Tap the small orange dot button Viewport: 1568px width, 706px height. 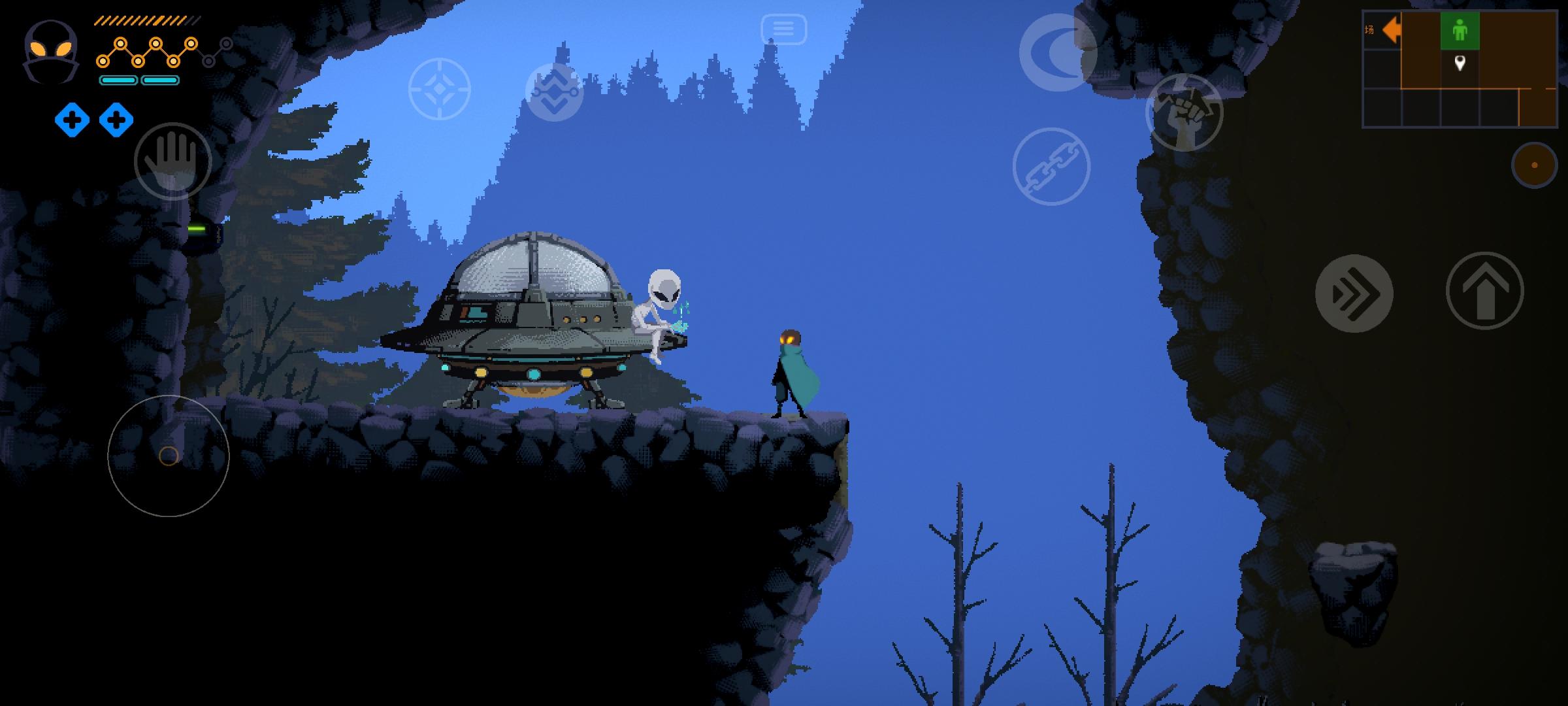[x=1534, y=165]
